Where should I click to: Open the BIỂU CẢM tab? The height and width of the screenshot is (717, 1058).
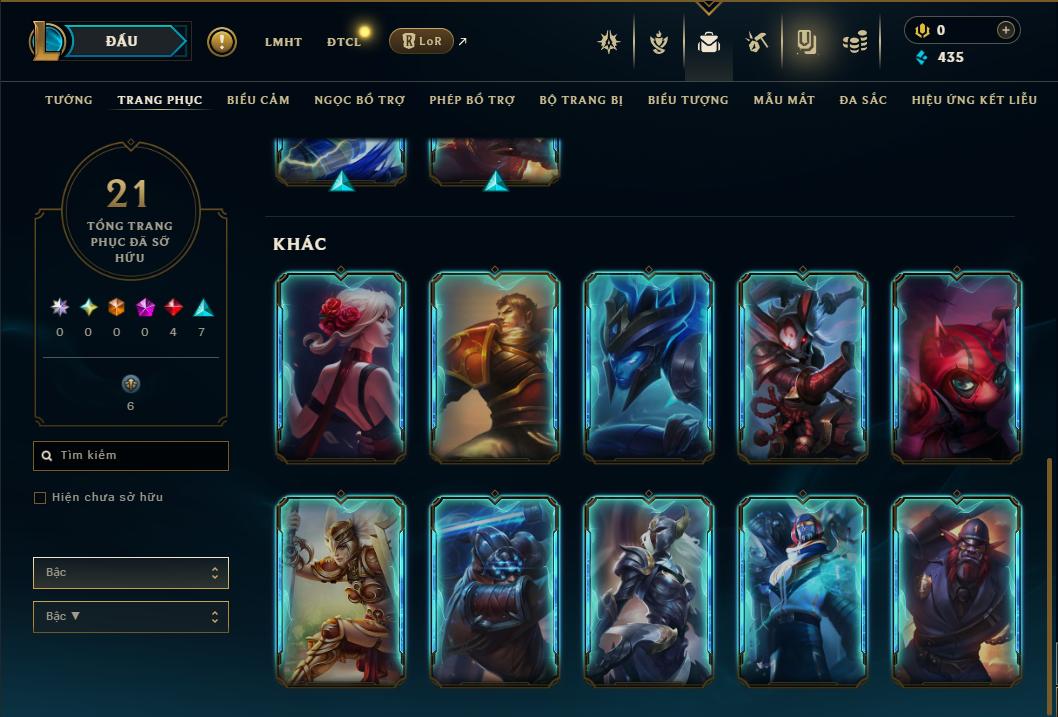pyautogui.click(x=258, y=100)
